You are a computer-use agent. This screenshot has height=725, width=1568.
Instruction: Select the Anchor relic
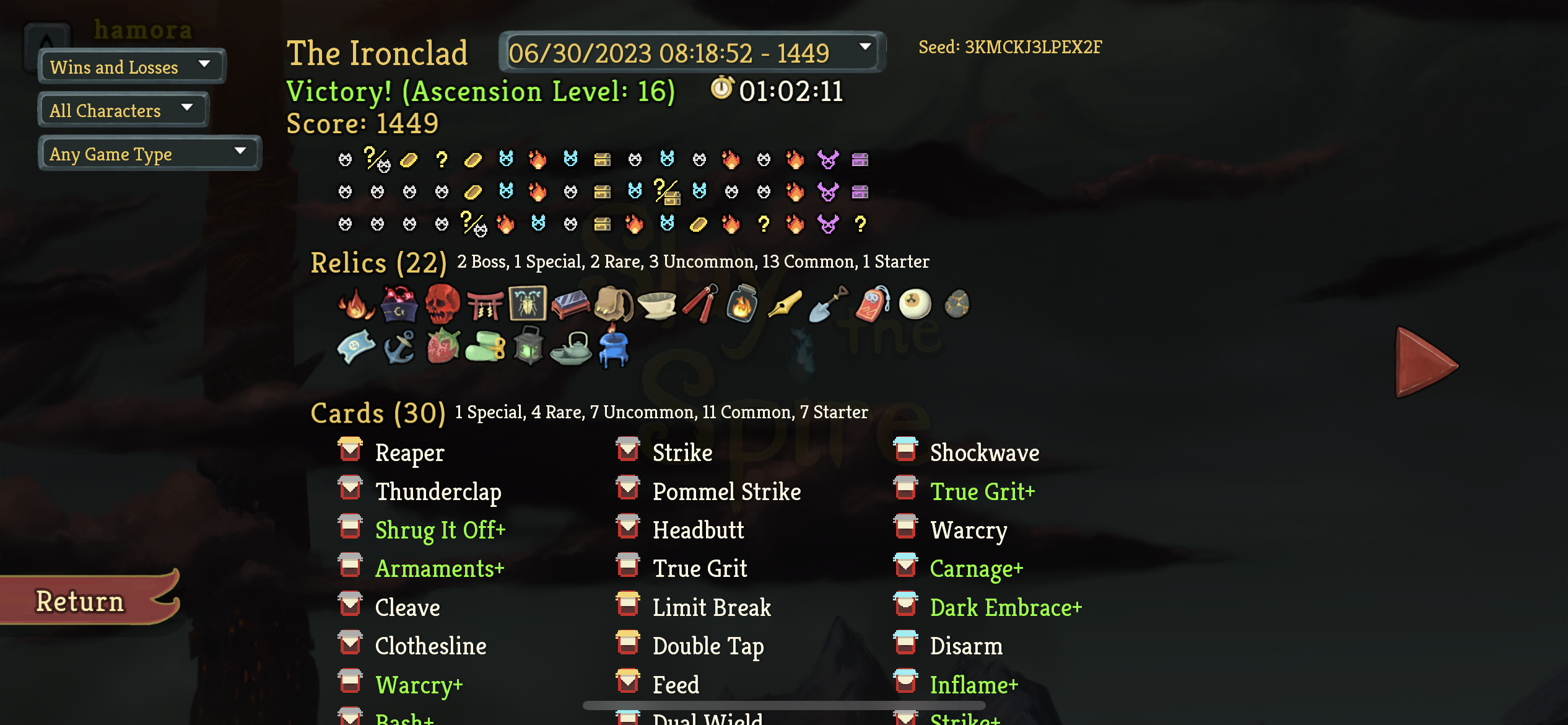(399, 347)
